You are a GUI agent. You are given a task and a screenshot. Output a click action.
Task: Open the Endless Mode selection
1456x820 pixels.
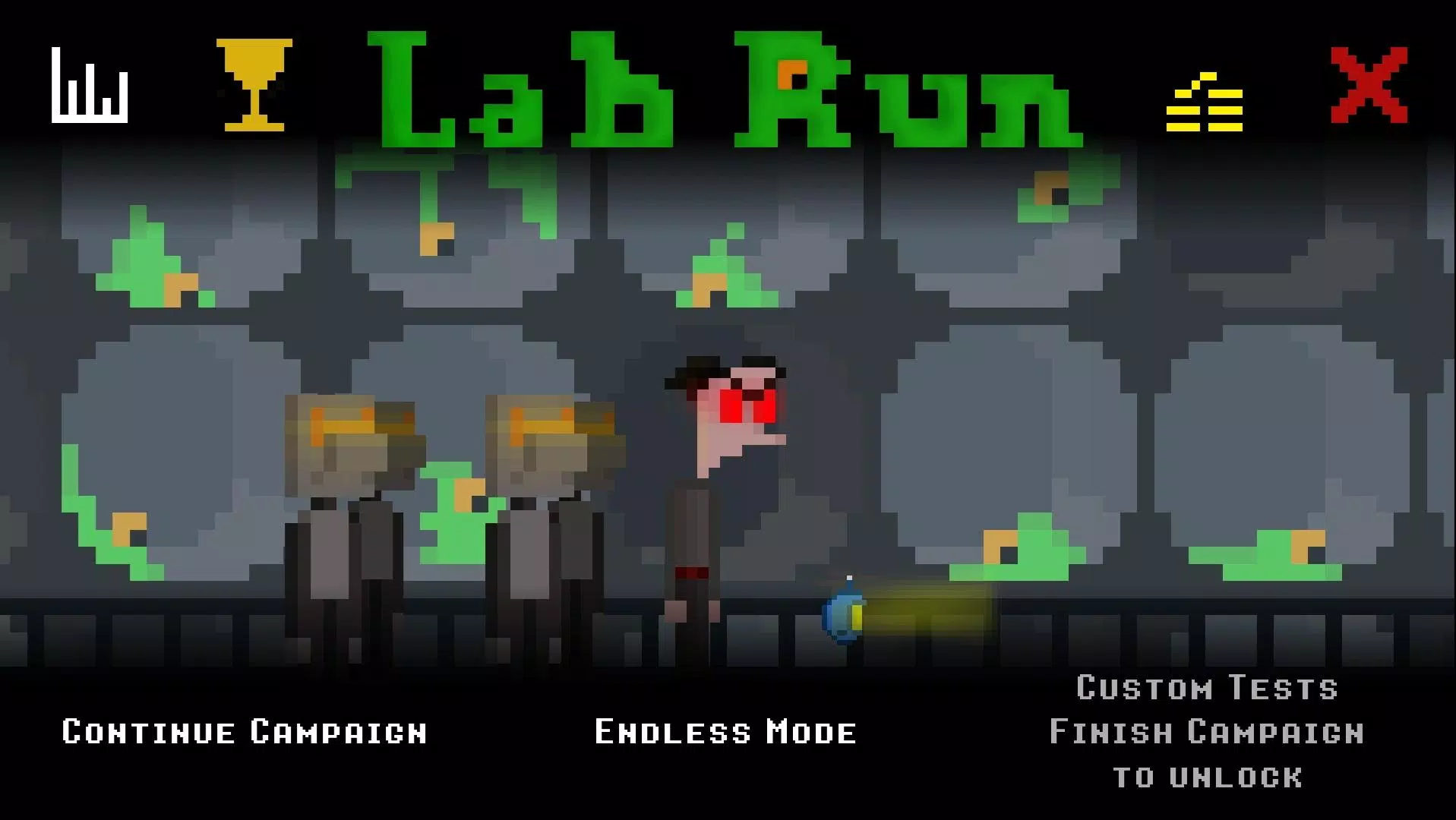tap(725, 731)
